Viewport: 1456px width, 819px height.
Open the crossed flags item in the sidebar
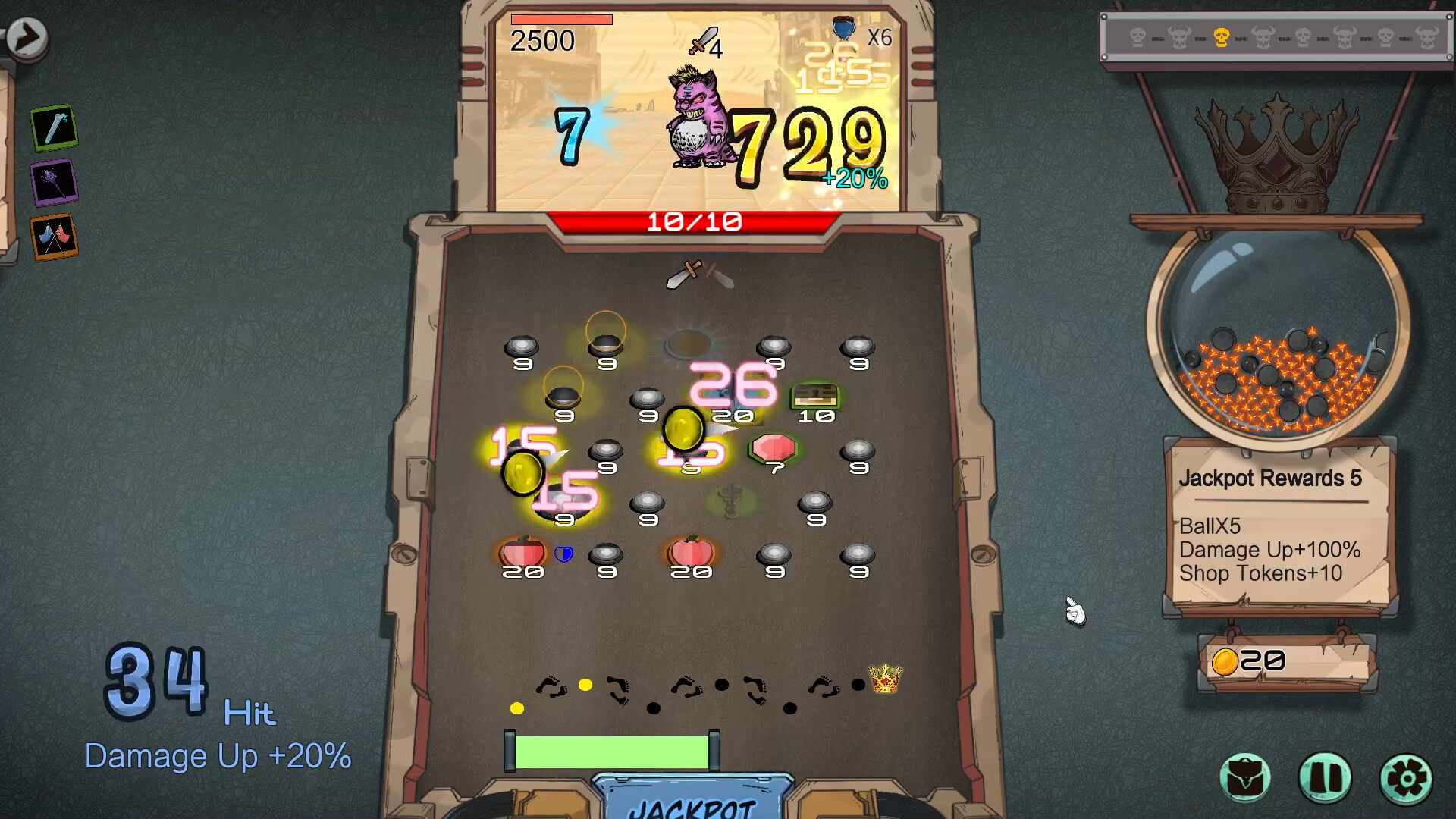[x=54, y=237]
